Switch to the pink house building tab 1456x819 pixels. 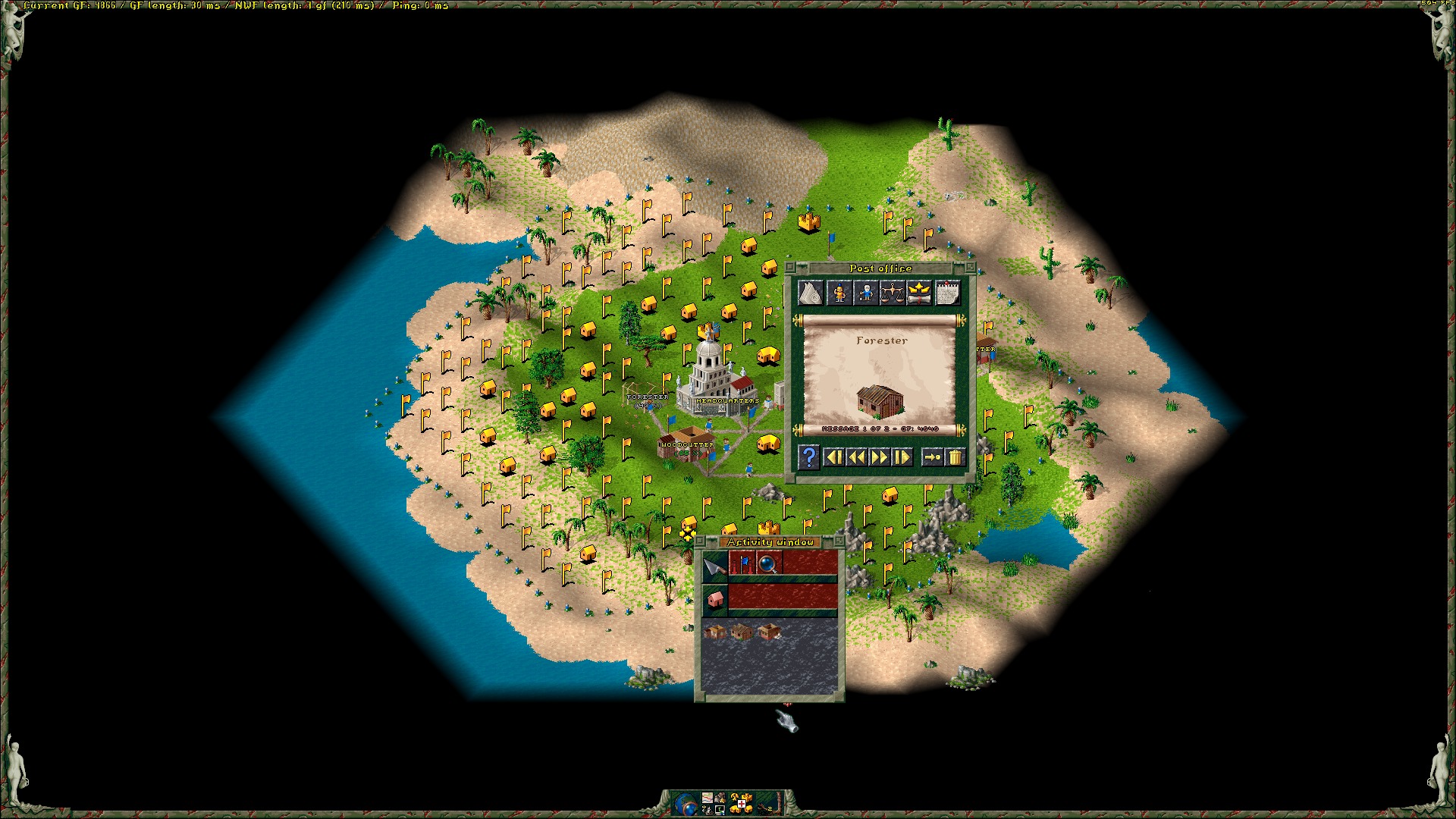pyautogui.click(x=714, y=599)
